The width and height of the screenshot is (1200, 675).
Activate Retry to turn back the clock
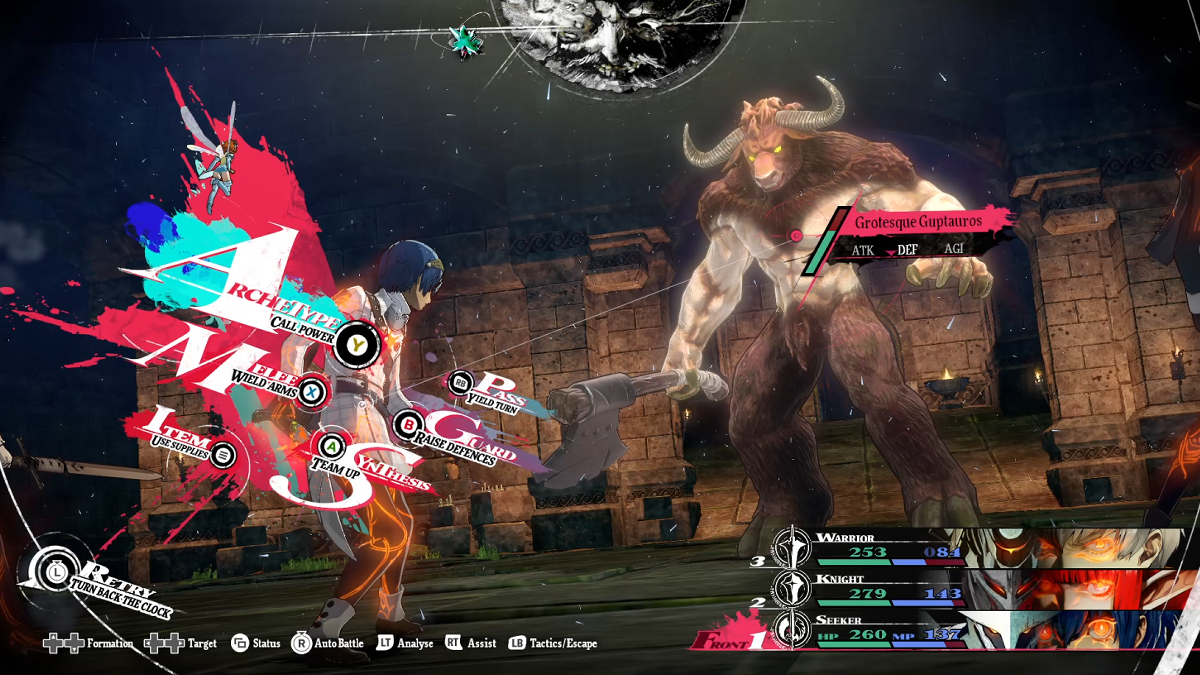tap(47, 571)
